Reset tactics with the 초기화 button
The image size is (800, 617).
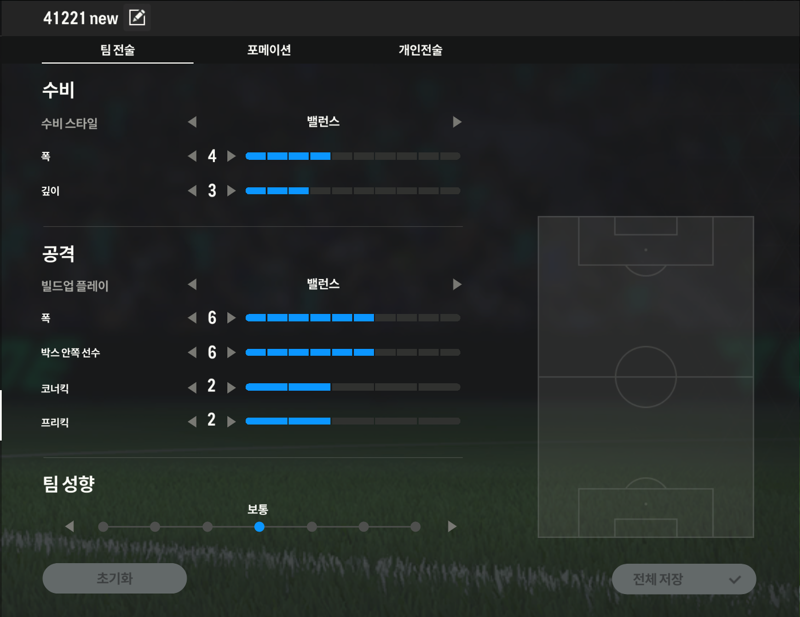114,578
